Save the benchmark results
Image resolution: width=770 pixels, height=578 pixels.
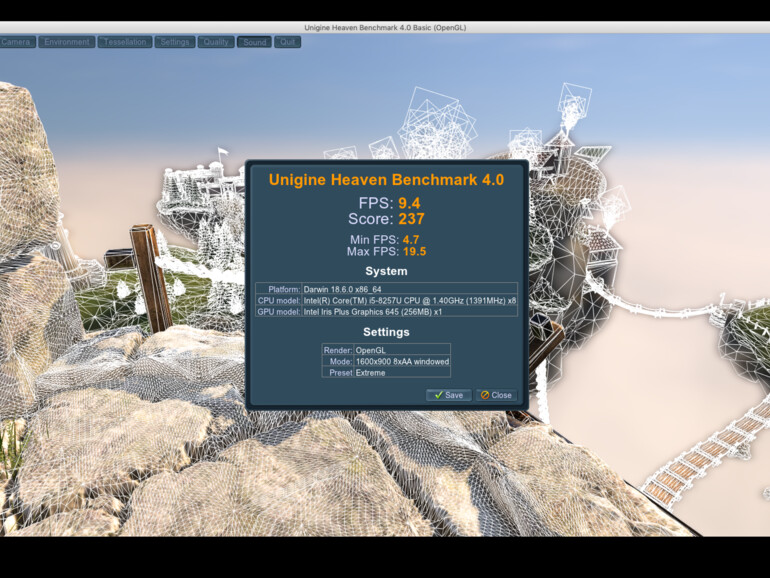[448, 395]
